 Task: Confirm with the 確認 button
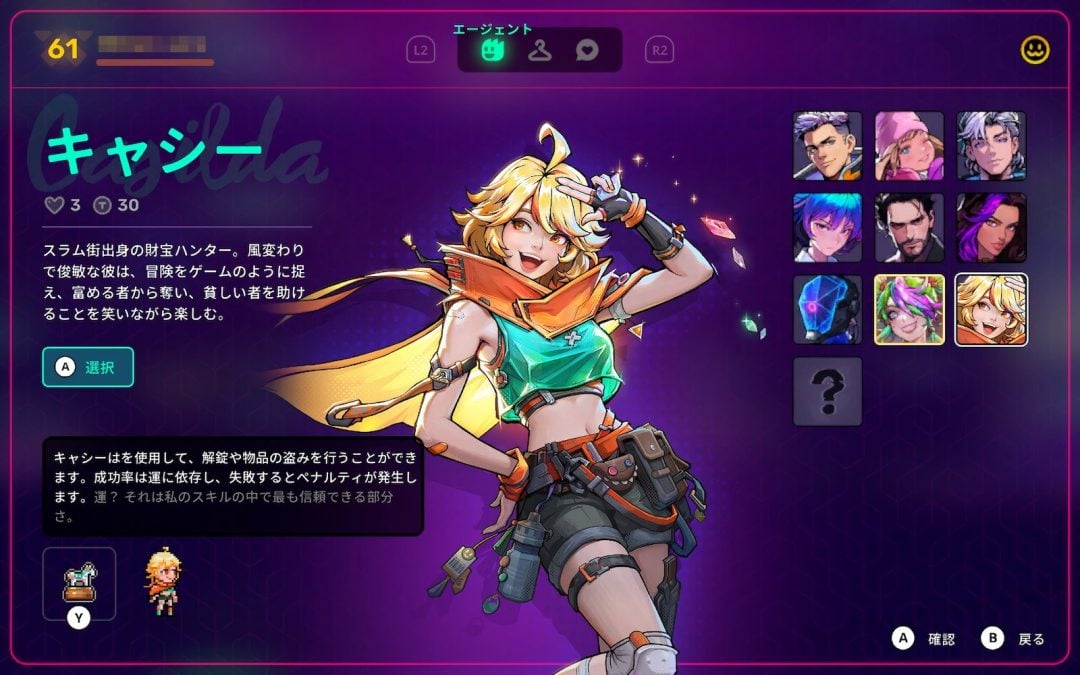click(x=929, y=638)
